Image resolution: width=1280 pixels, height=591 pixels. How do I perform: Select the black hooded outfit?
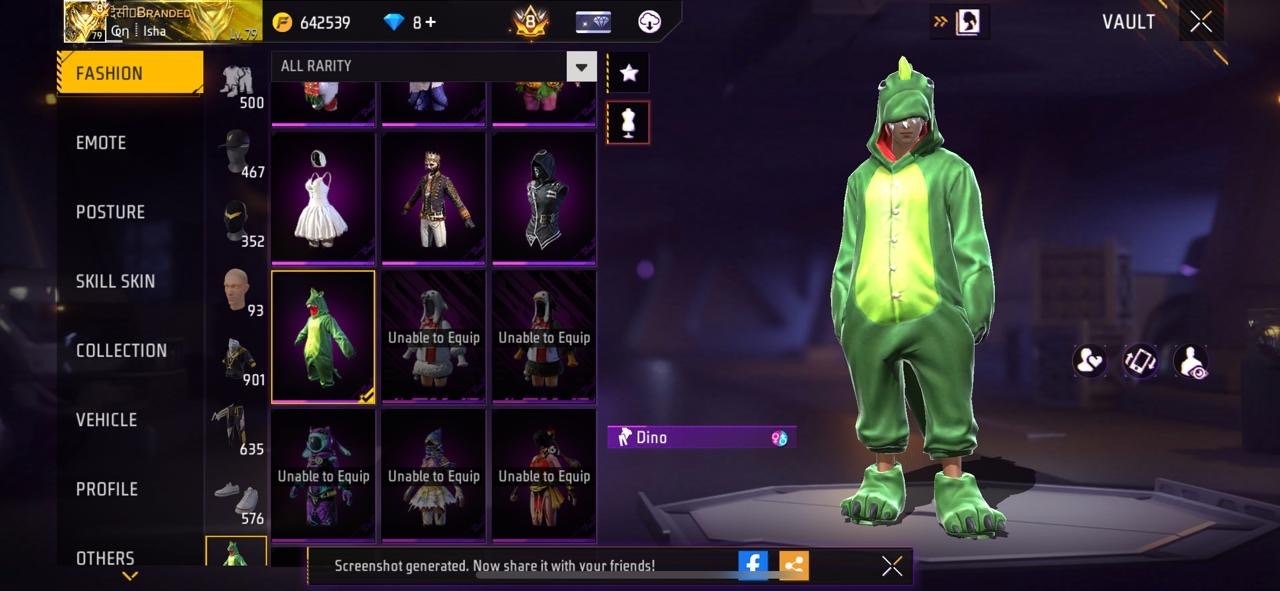tap(544, 198)
